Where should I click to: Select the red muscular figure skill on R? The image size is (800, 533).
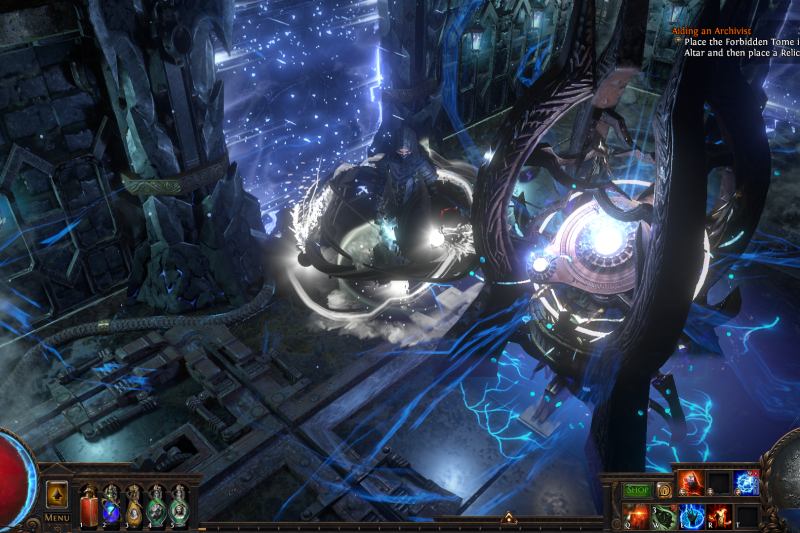720,516
